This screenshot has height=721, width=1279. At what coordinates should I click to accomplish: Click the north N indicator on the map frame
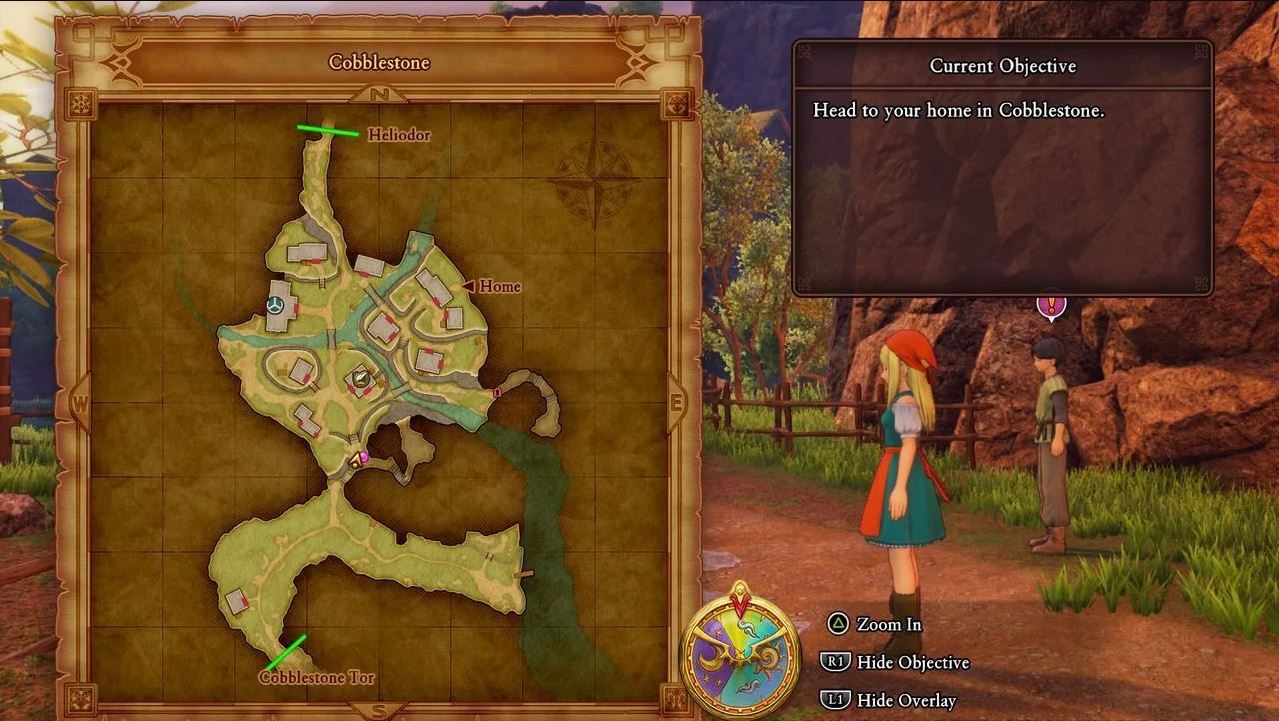tap(379, 94)
